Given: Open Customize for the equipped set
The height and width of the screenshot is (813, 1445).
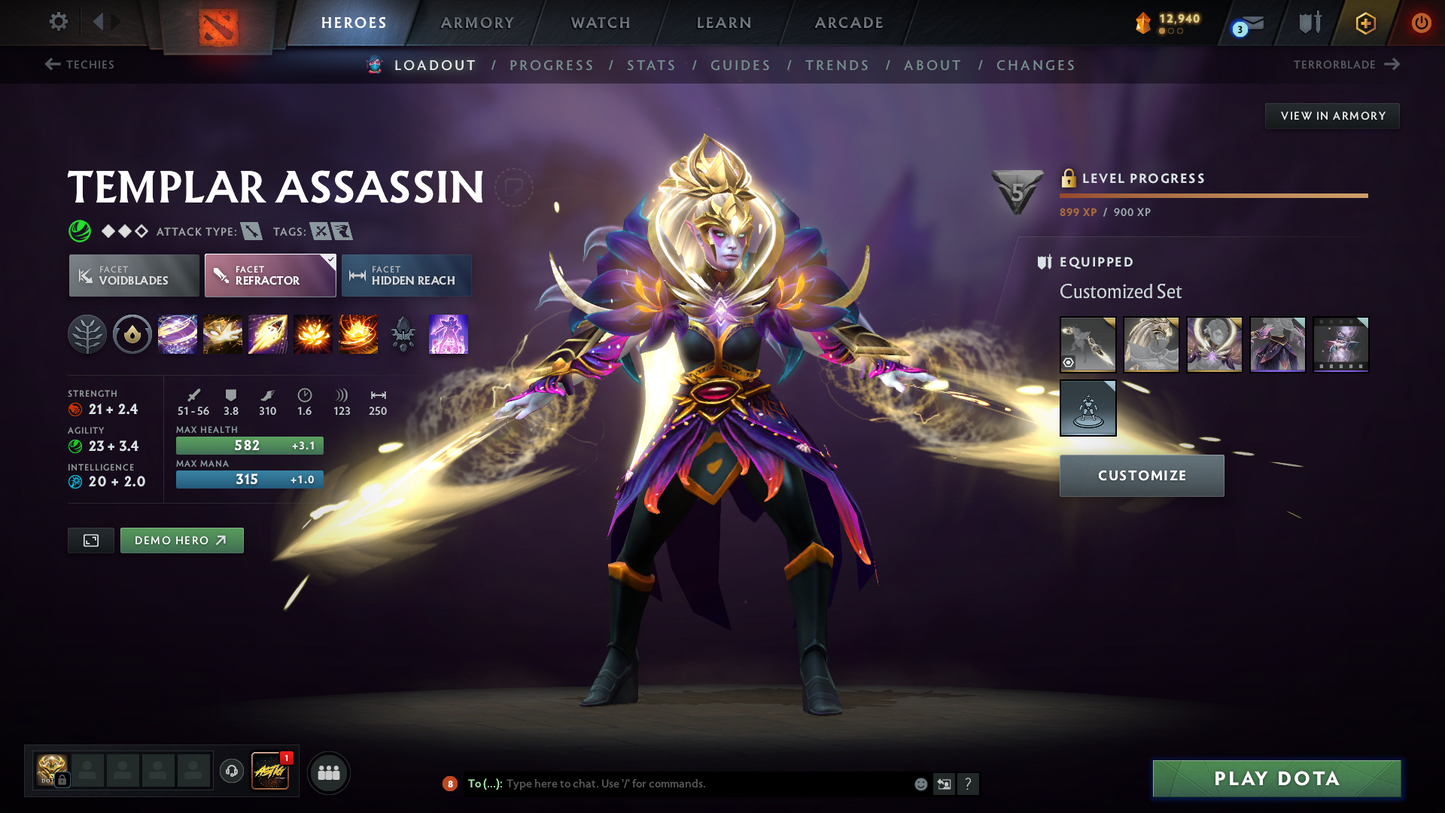Looking at the screenshot, I should [x=1141, y=476].
